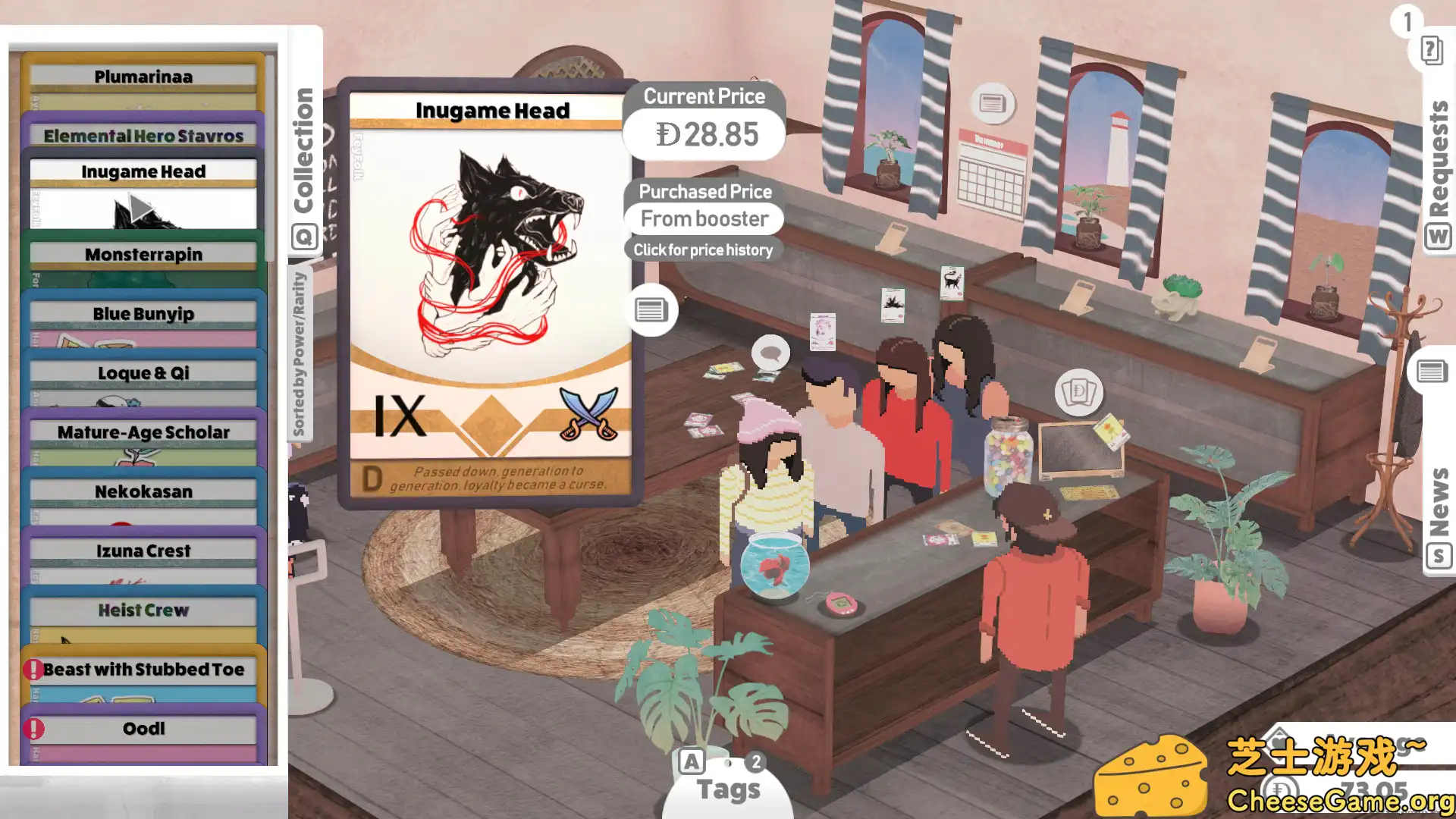
Task: Click the alert icon on Beast with Stubbed Toe
Action: click(34, 669)
